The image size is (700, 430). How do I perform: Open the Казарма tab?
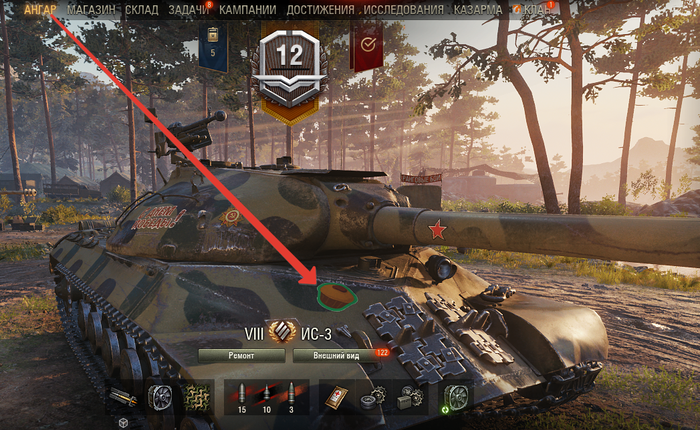[x=476, y=9]
